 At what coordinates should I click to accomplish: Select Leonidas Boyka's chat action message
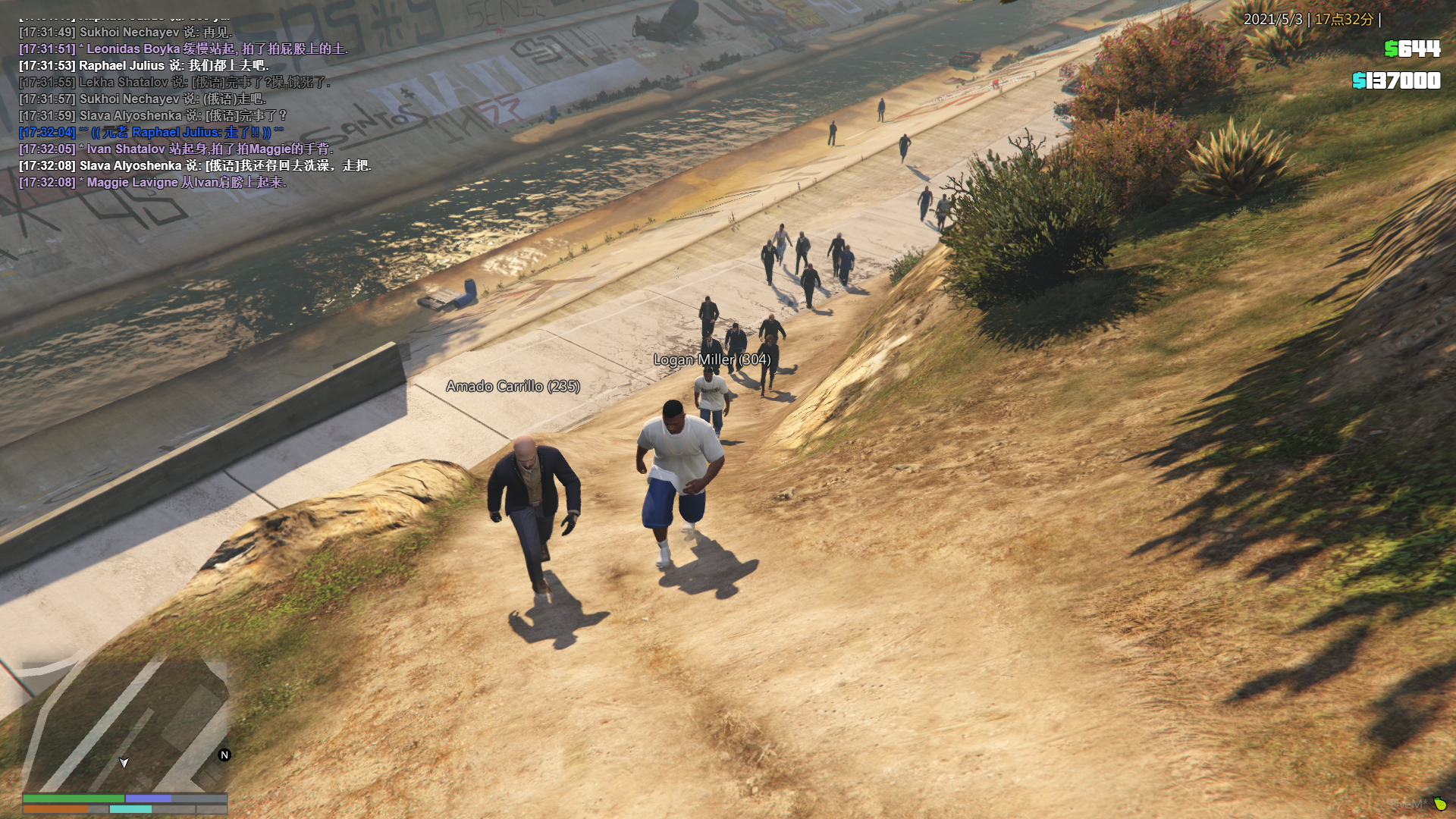pos(184,49)
